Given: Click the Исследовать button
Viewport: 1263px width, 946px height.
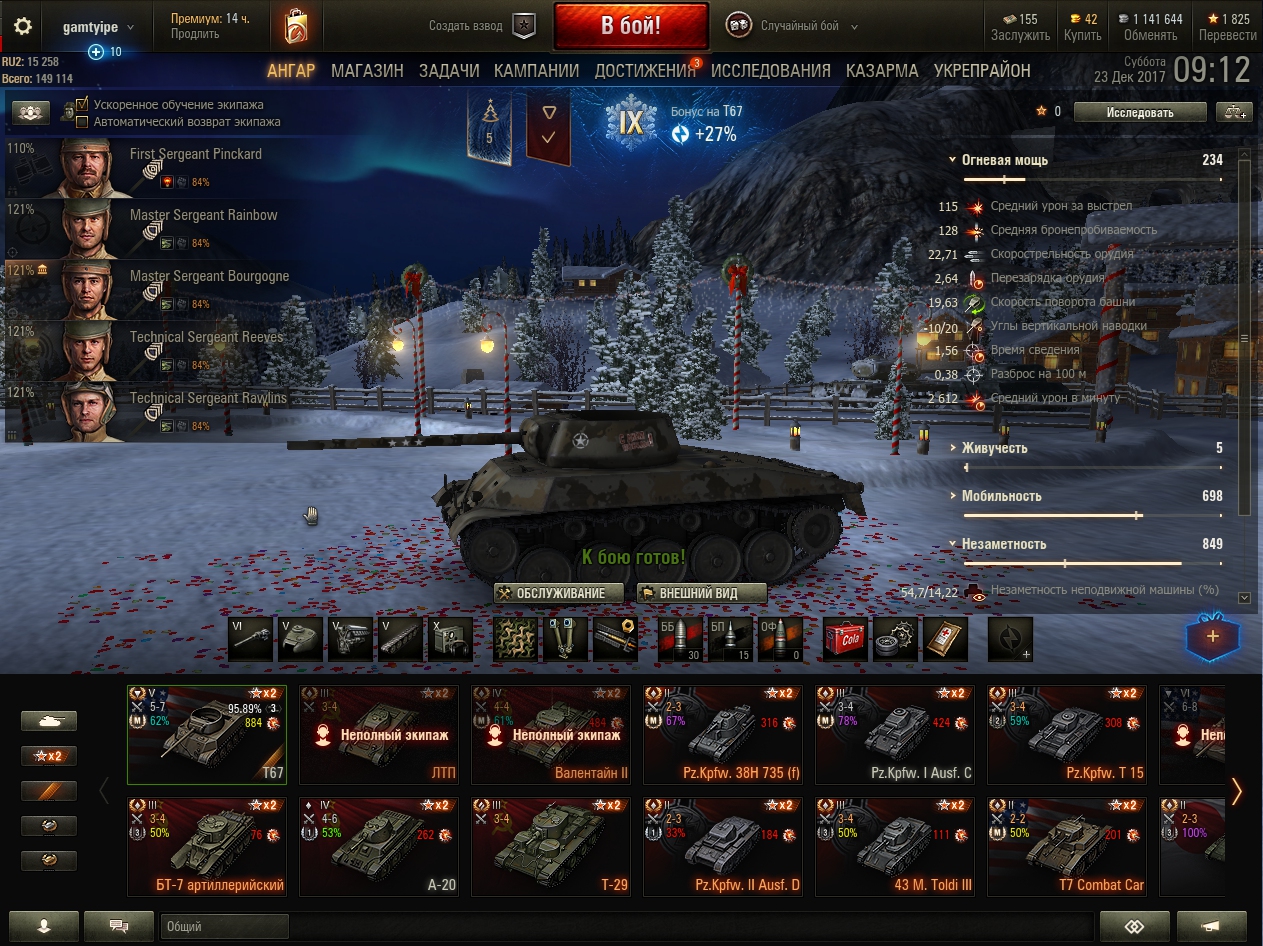Looking at the screenshot, I should [x=1139, y=112].
